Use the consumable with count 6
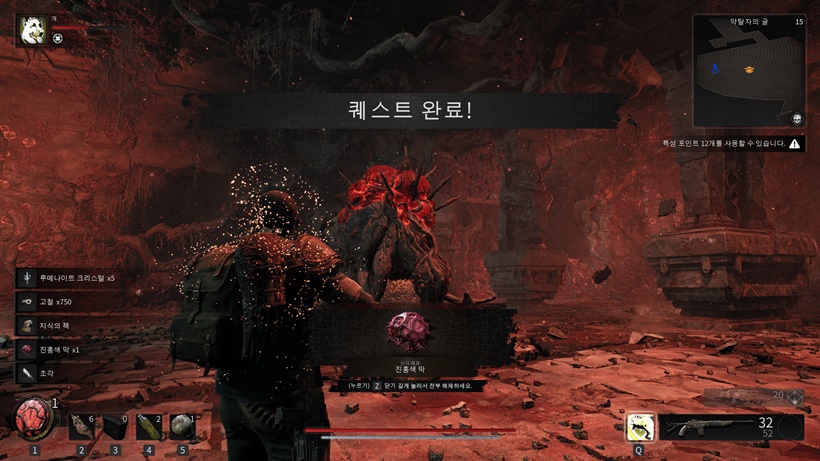Viewport: 820px width, 461px height. tap(82, 427)
